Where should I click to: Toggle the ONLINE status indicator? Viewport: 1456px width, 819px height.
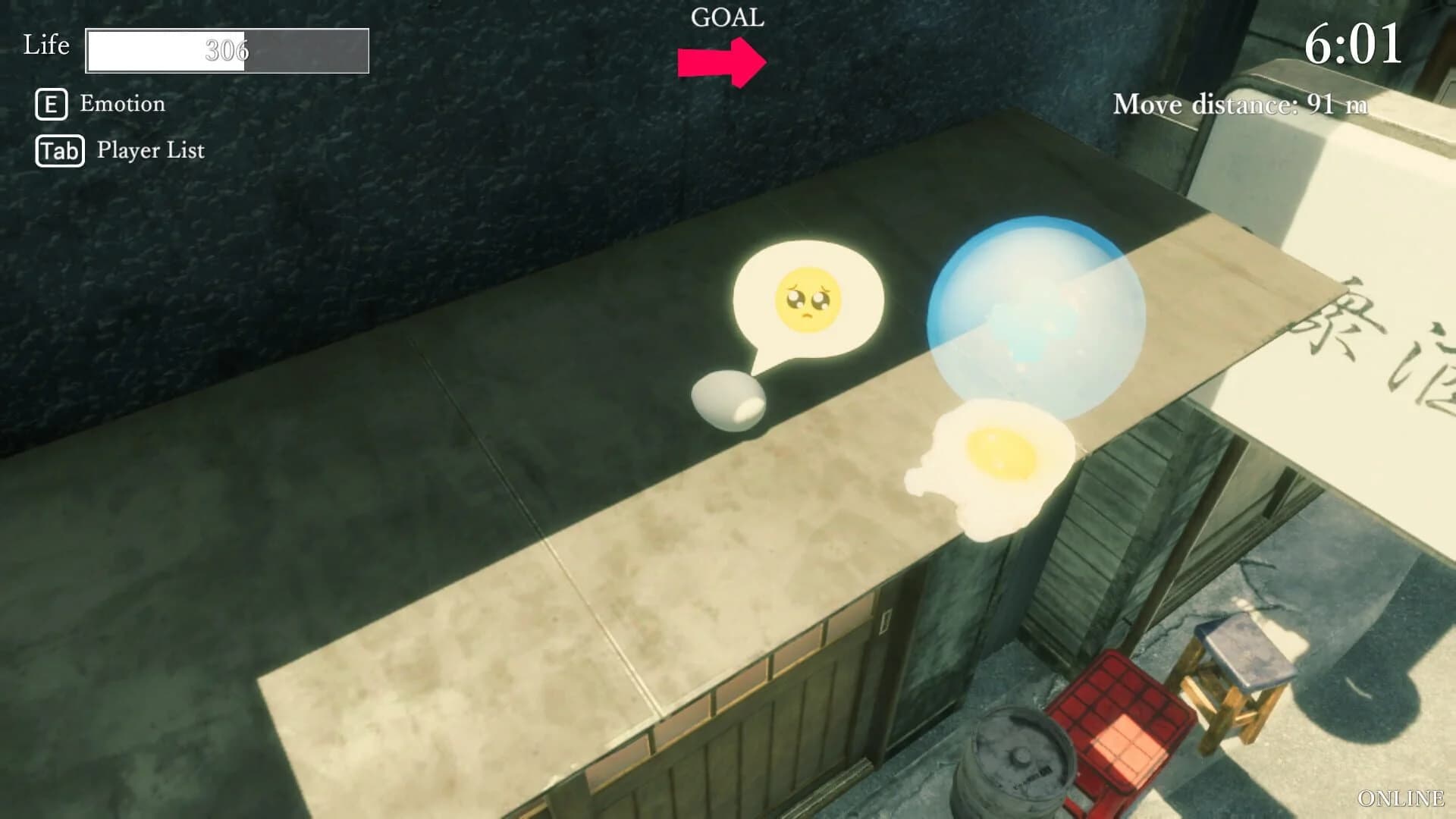click(x=1400, y=798)
